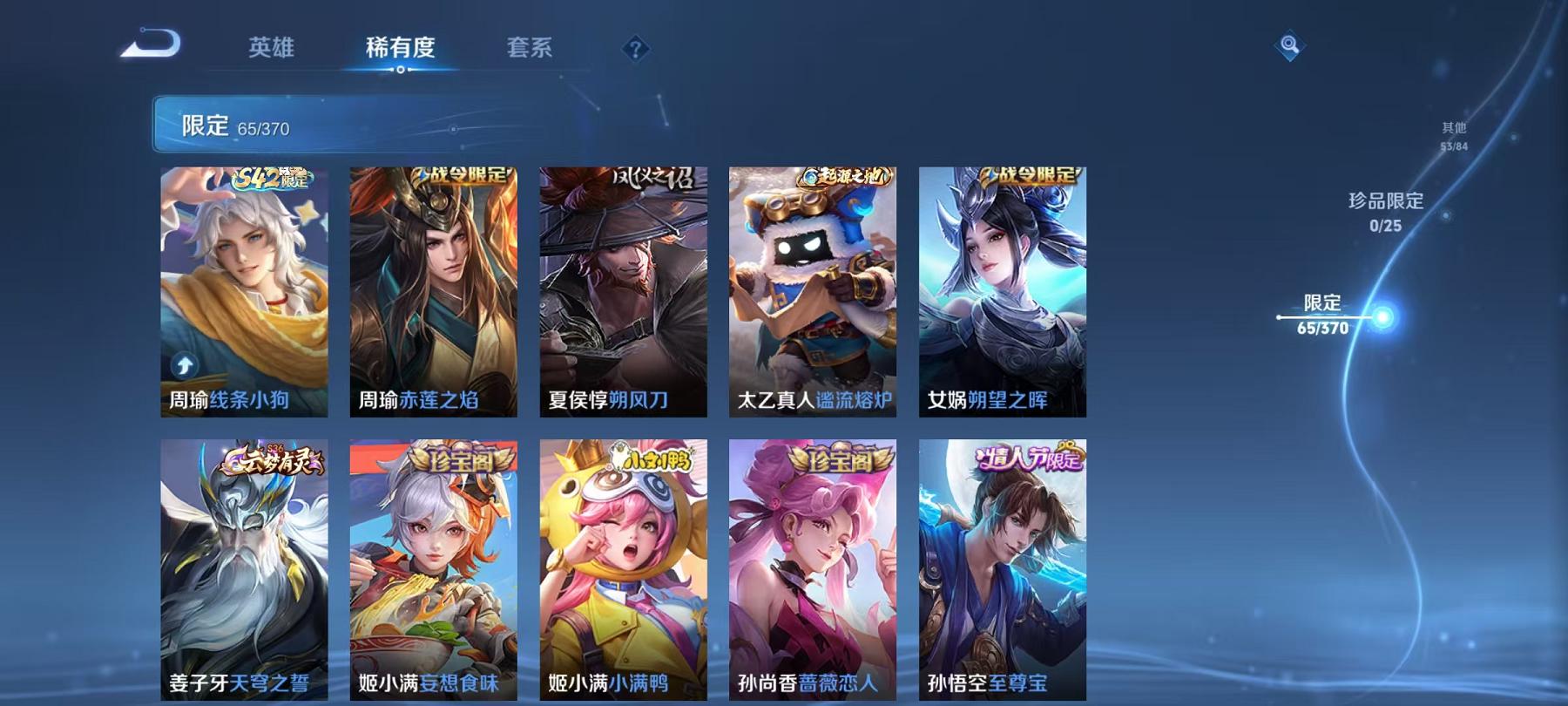This screenshot has width=1568, height=706.
Task: Select the 战令限定 badge on 周瑜赤莲之焰
Action: click(460, 174)
